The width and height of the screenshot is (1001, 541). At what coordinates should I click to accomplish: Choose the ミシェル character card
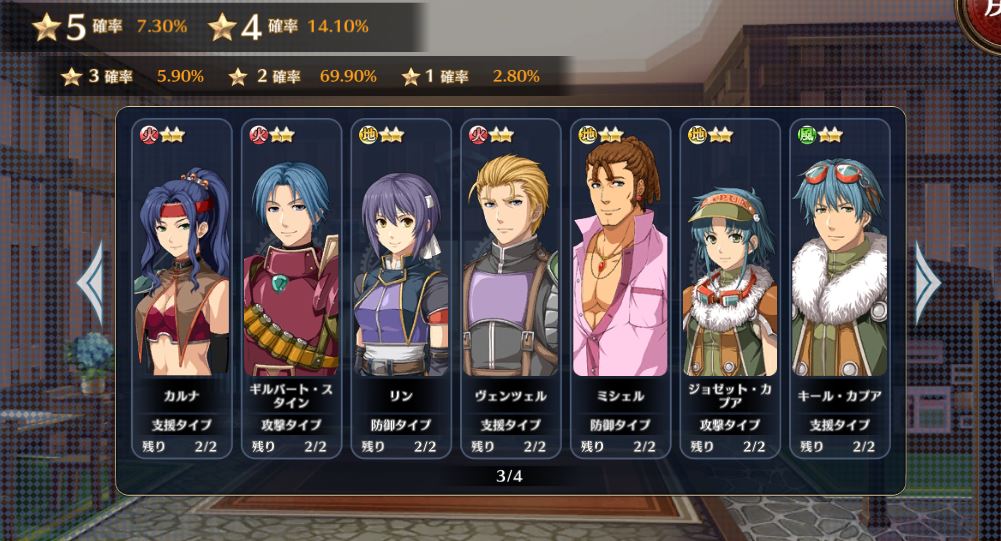point(620,288)
